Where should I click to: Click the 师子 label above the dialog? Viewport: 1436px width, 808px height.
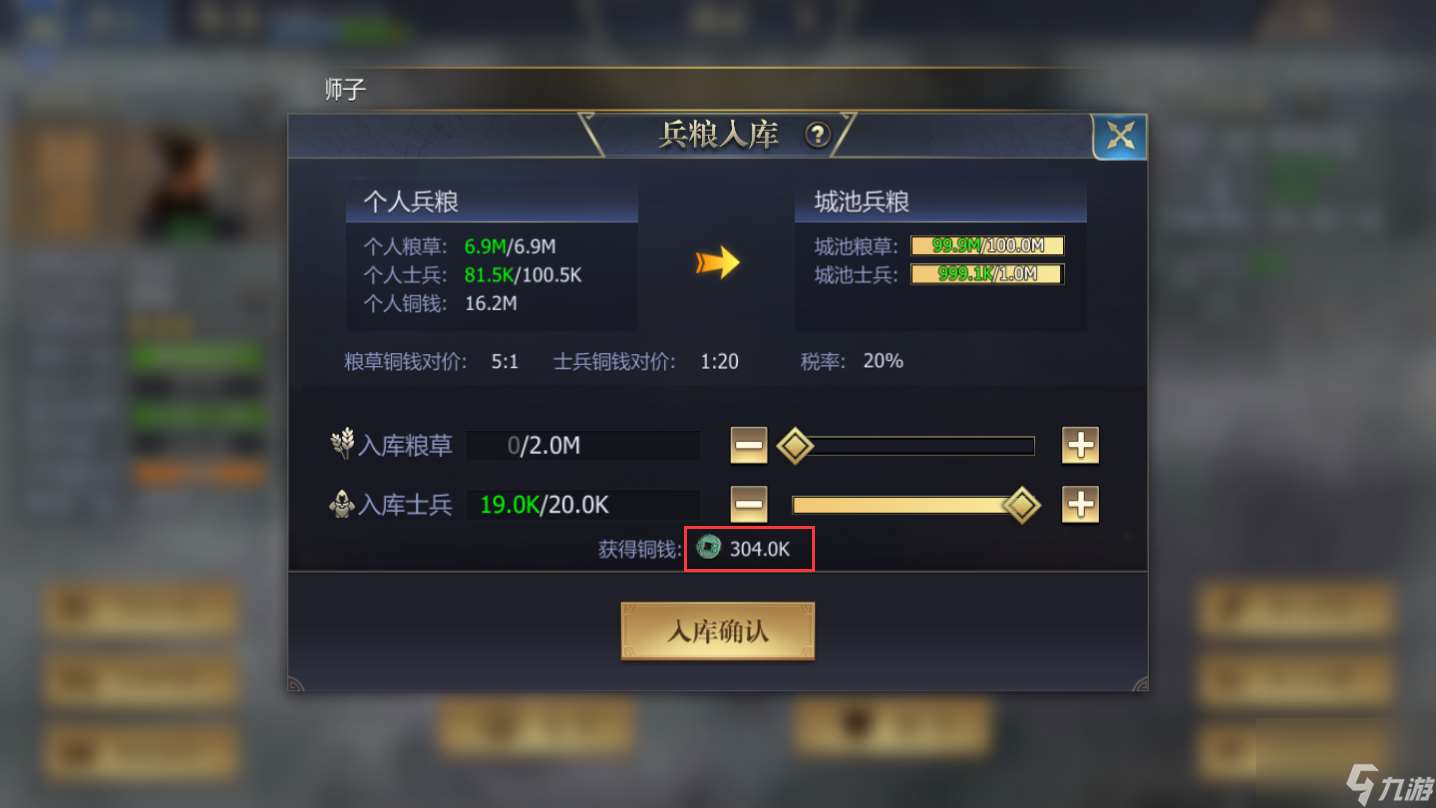point(344,89)
